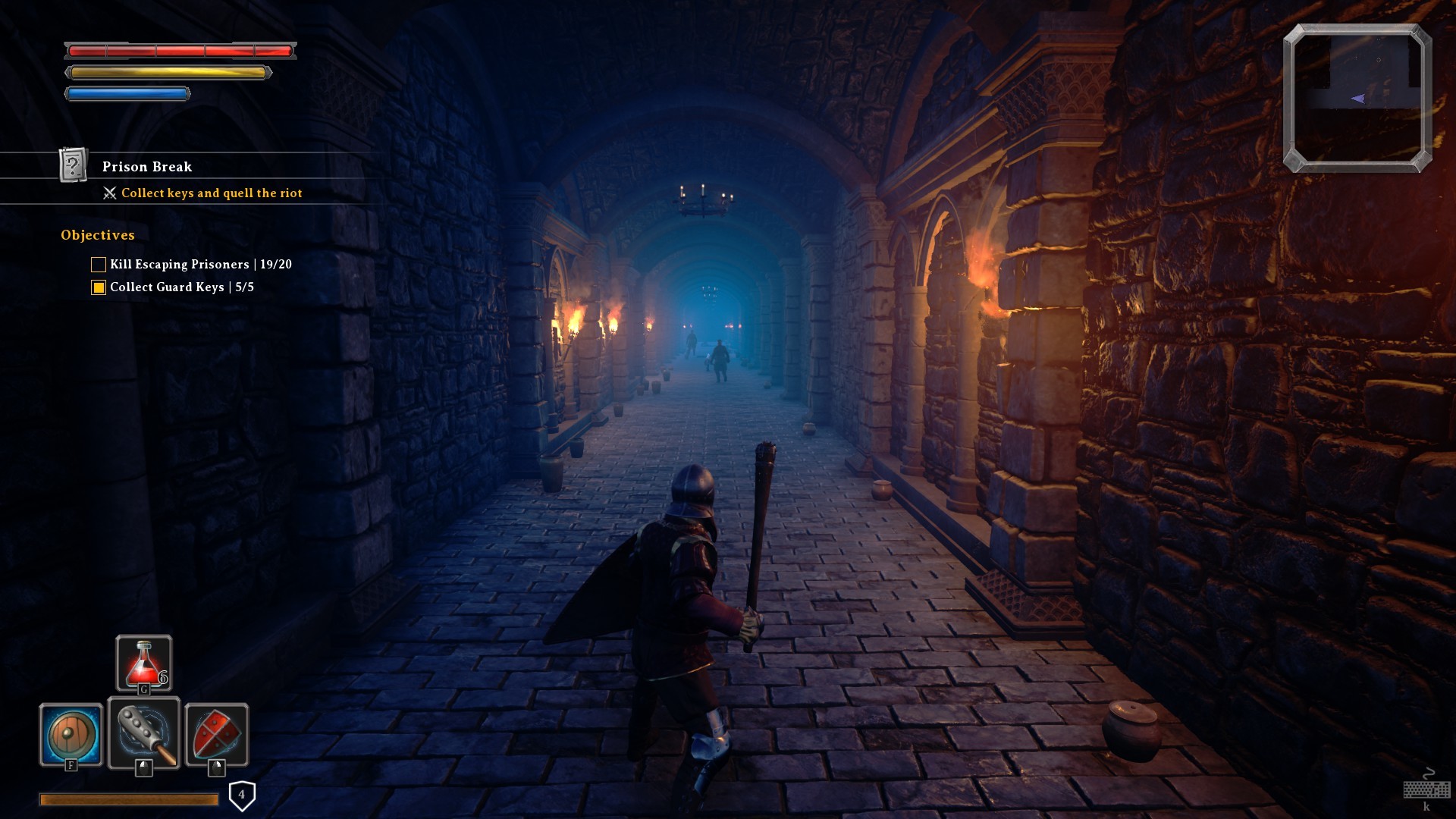
Task: Collapse the Prison Break quest tracker
Action: 148,167
